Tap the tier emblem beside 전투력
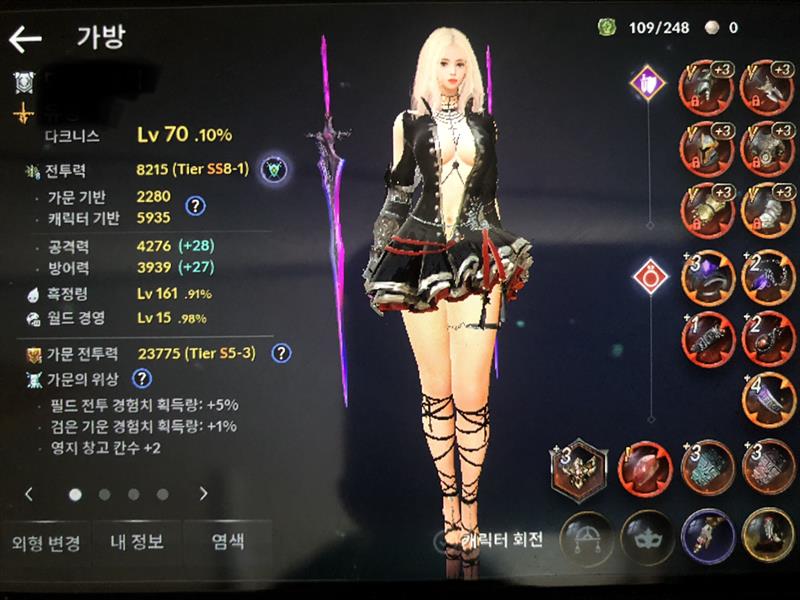This screenshot has height=600, width=800. point(269,170)
